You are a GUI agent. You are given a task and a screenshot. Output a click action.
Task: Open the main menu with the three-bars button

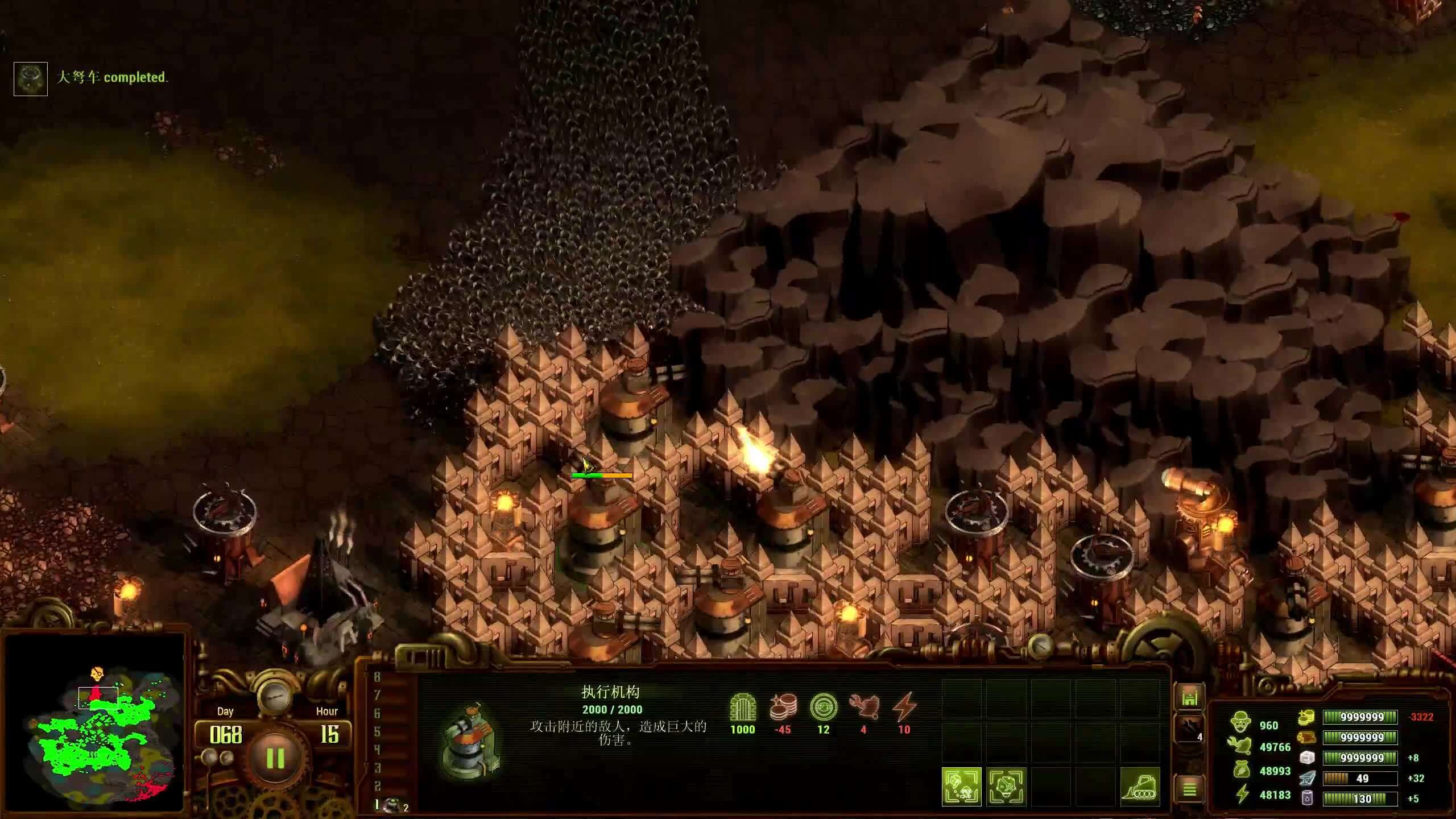pos(1189,789)
